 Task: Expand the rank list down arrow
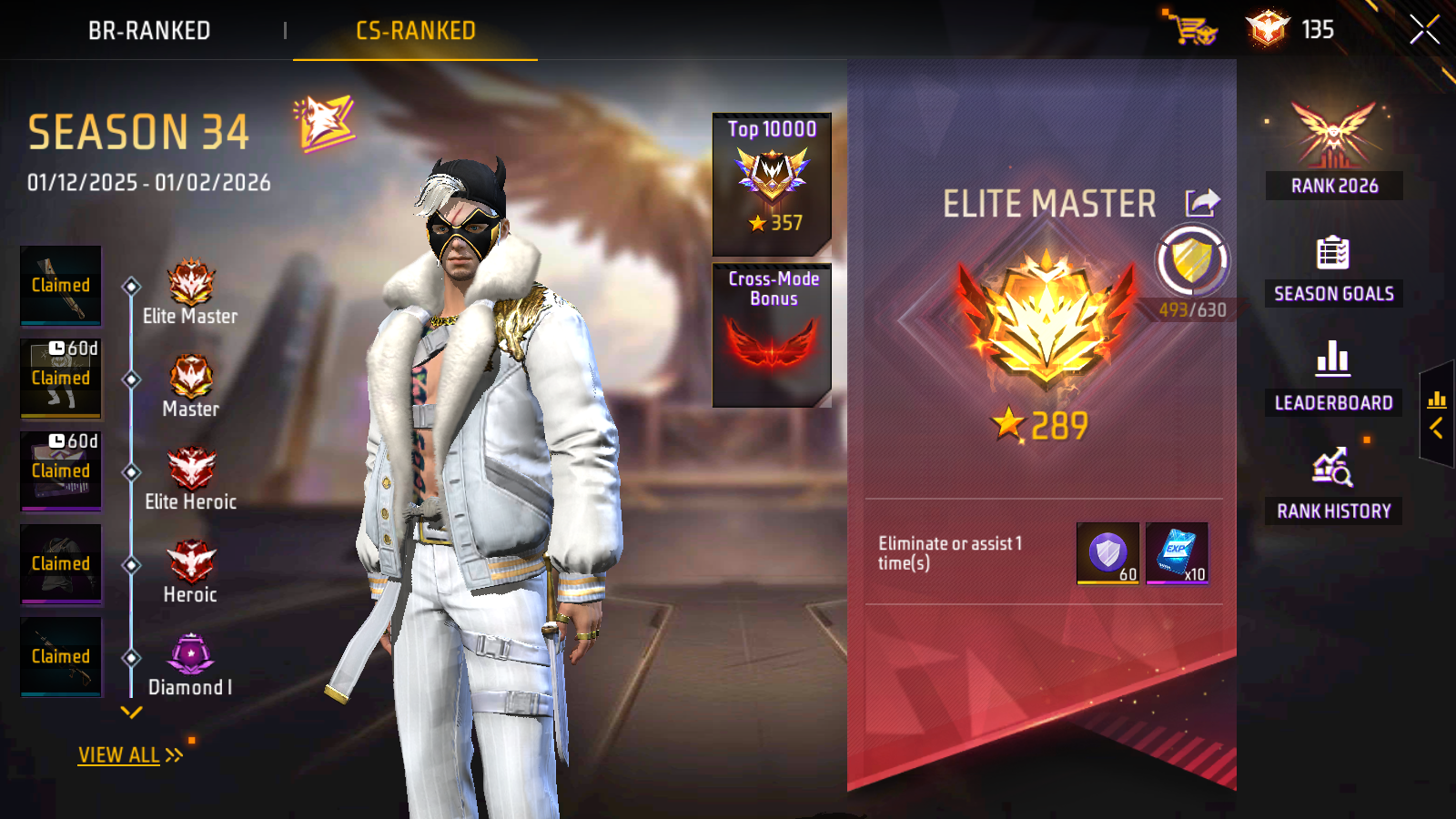[132, 713]
